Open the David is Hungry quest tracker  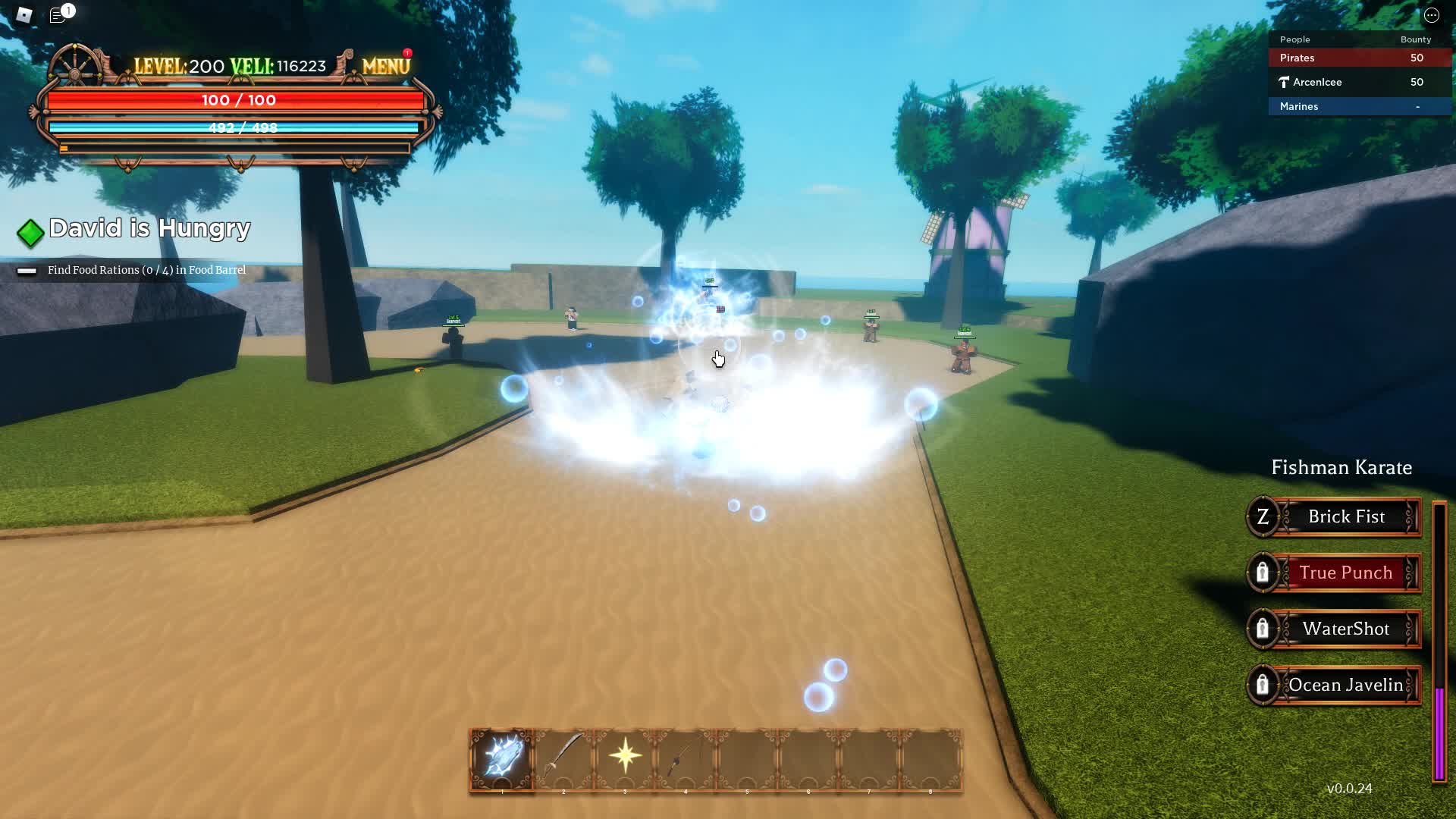point(149,229)
